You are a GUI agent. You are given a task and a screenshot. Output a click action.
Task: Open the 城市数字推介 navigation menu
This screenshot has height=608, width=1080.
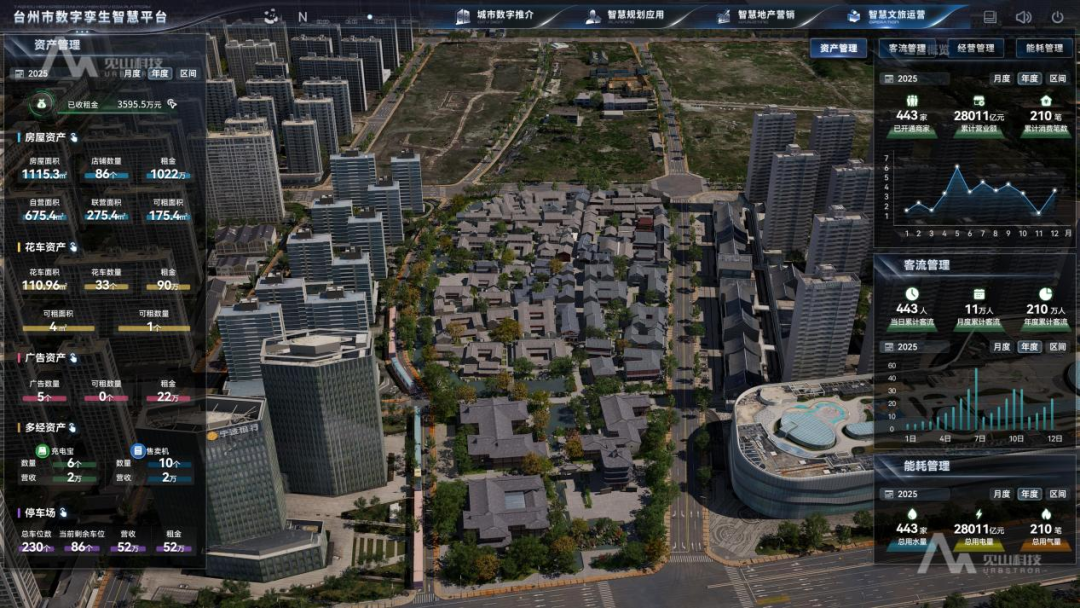click(x=495, y=16)
